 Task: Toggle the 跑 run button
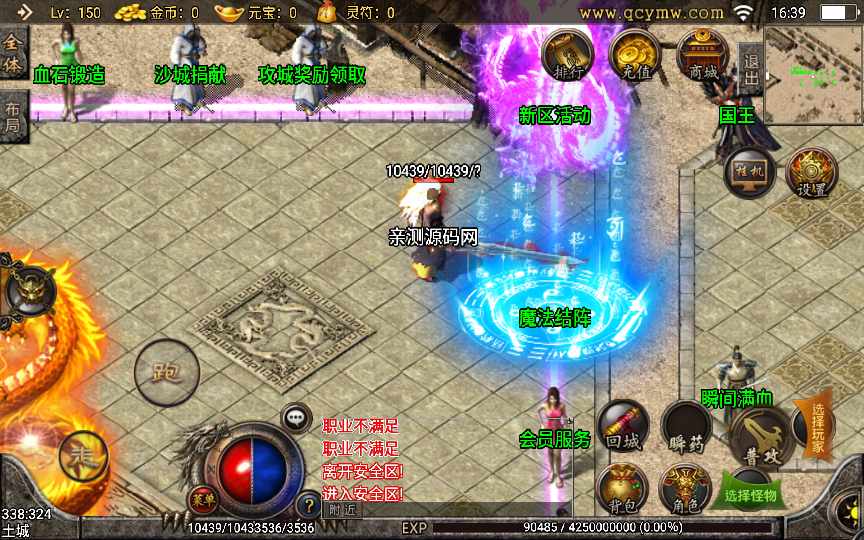coord(166,372)
